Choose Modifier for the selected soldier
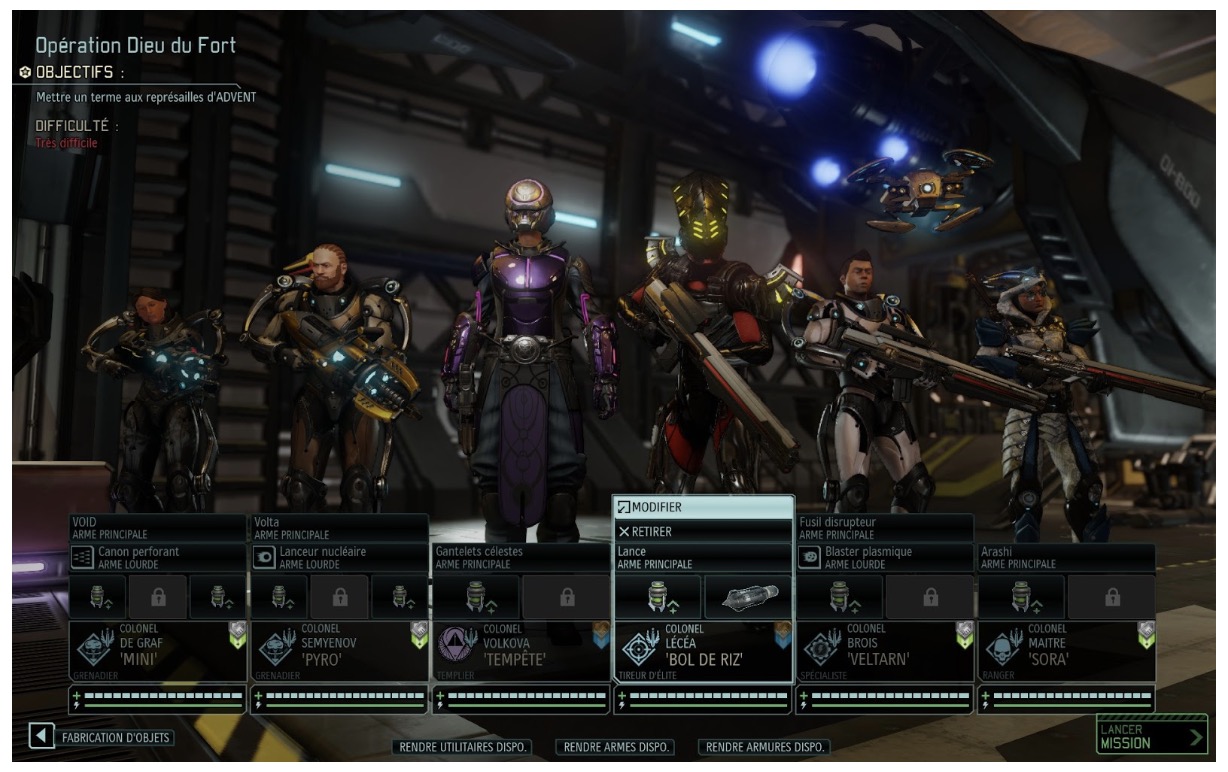Viewport: 1228px width, 772px height. [x=703, y=507]
